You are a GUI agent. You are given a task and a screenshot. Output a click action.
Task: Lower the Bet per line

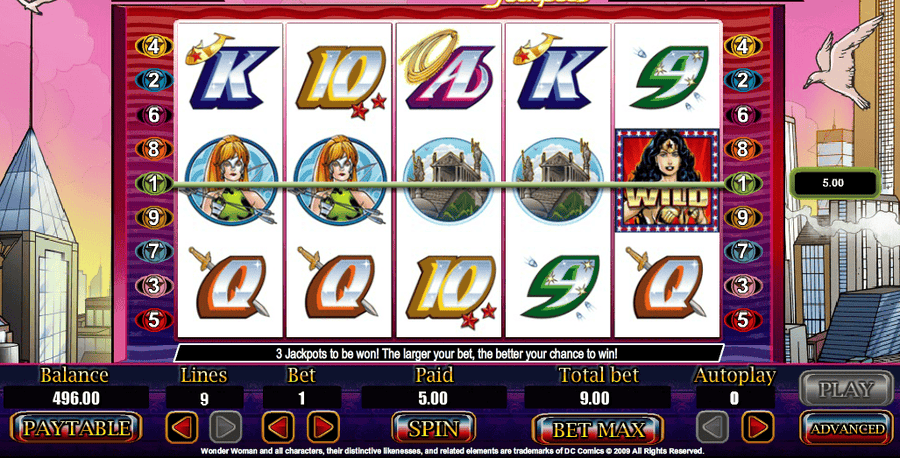(277, 429)
